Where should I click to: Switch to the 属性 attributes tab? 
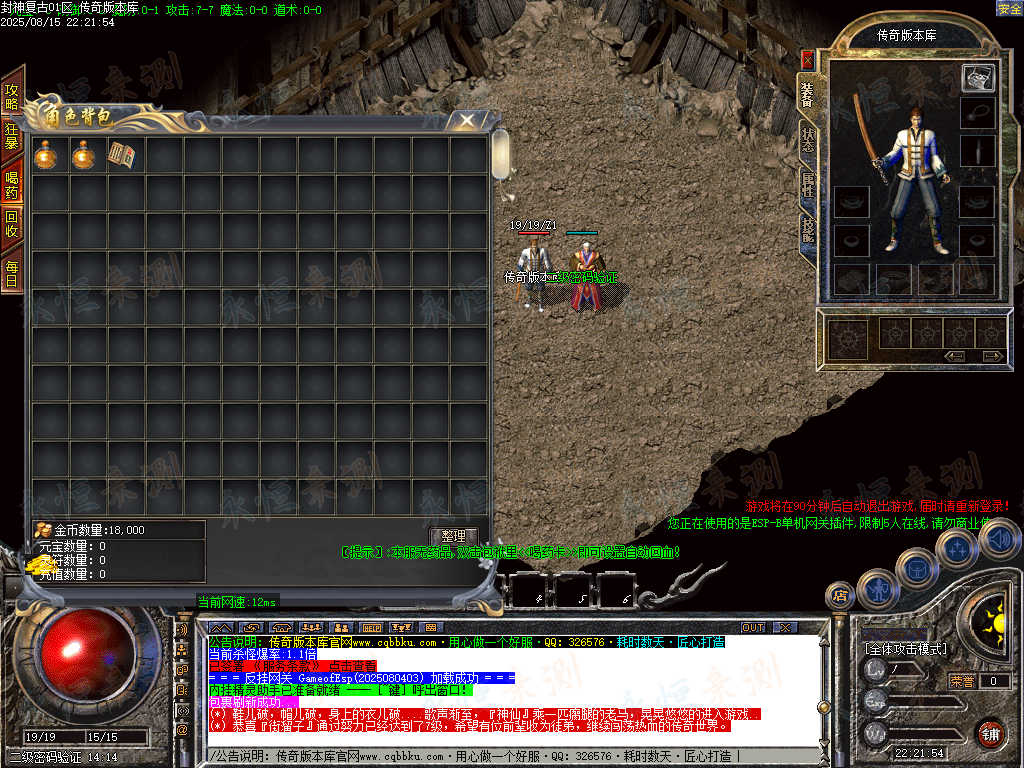pyautogui.click(x=807, y=184)
